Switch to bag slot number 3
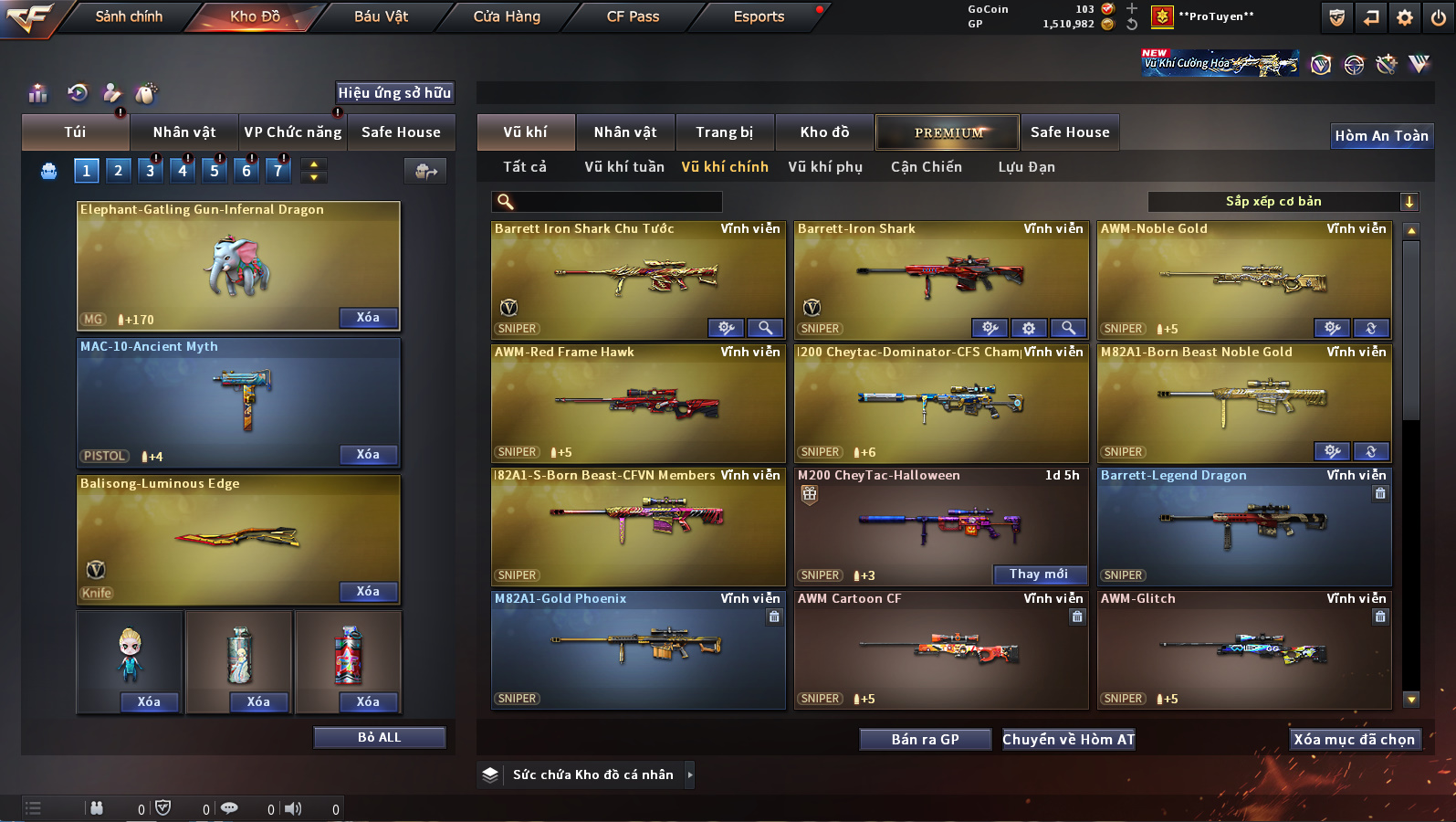This screenshot has width=1456, height=822. pyautogui.click(x=151, y=170)
